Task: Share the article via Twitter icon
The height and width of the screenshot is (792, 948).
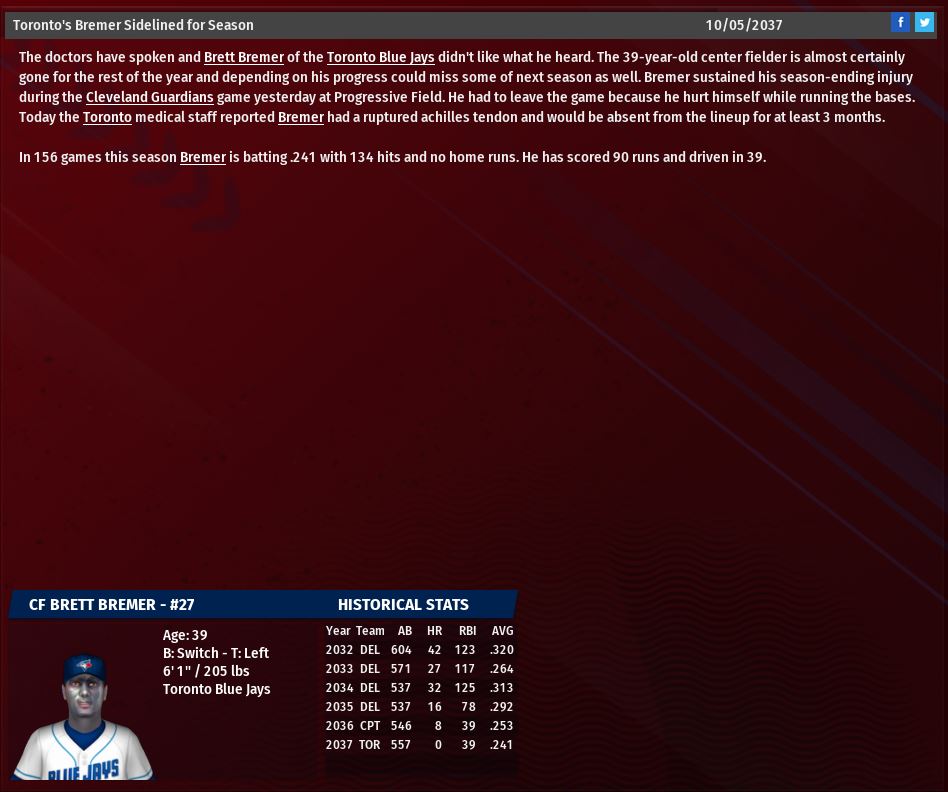Action: (924, 23)
